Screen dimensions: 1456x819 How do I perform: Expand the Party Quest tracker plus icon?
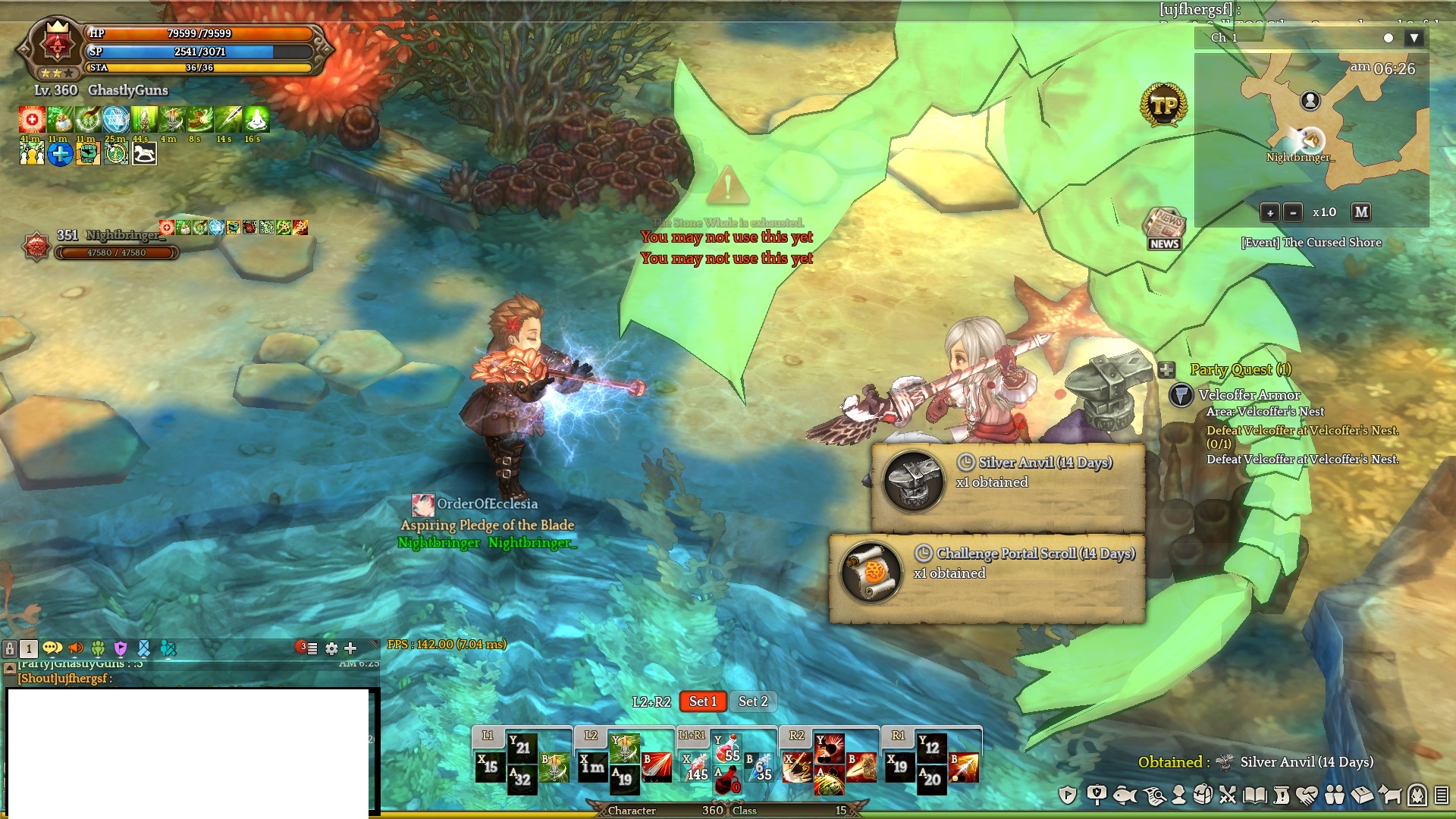[x=1166, y=370]
